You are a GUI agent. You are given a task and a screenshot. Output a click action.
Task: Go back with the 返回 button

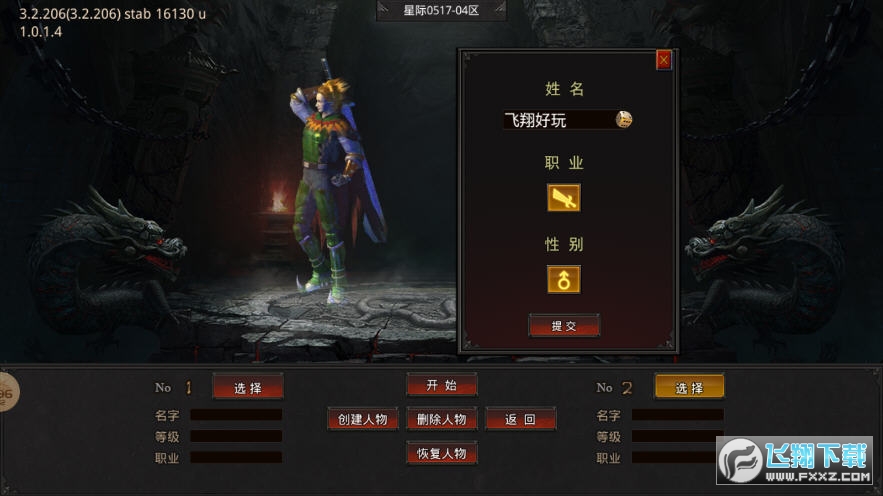pyautogui.click(x=520, y=419)
